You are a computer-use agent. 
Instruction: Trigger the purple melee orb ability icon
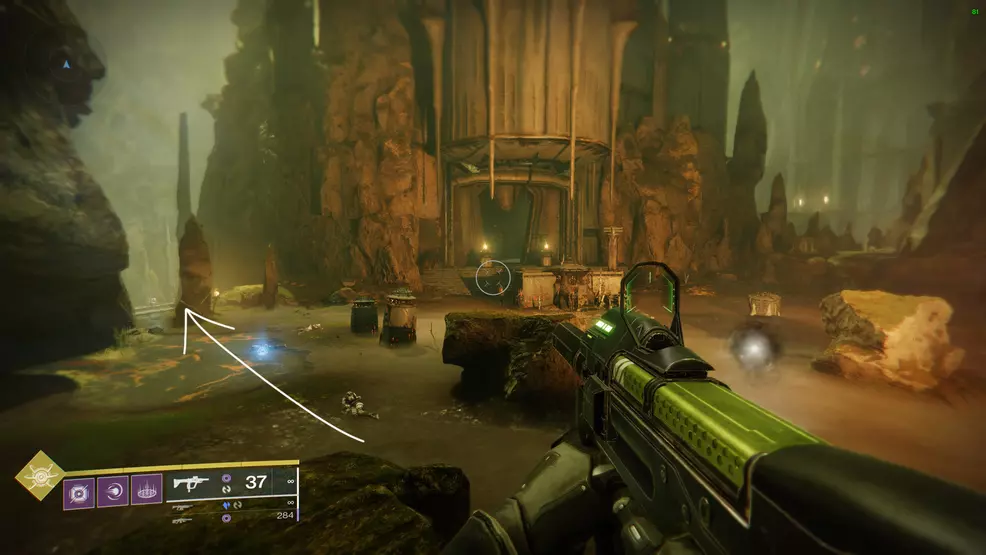pos(113,492)
